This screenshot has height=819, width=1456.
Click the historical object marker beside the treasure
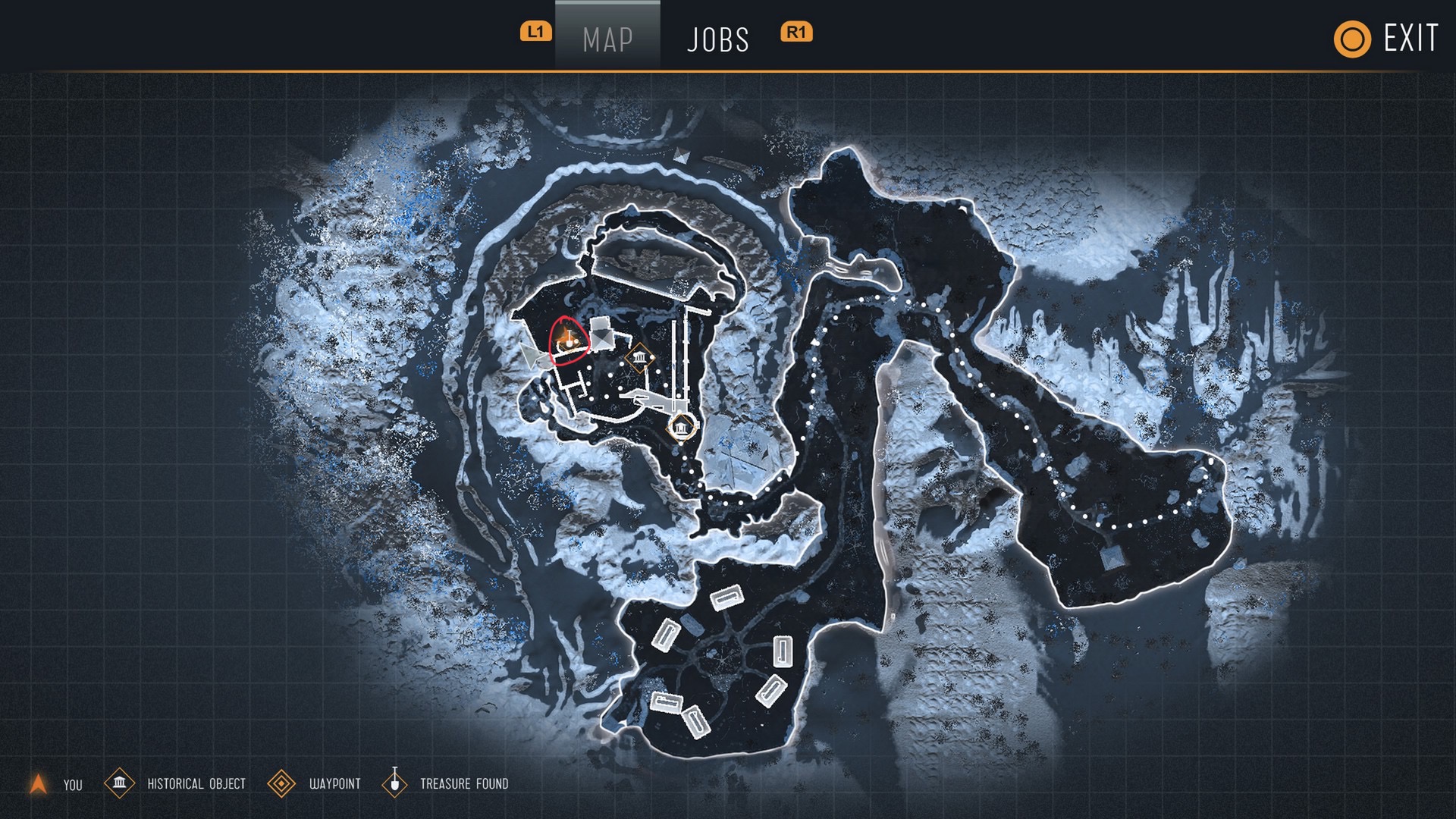640,358
